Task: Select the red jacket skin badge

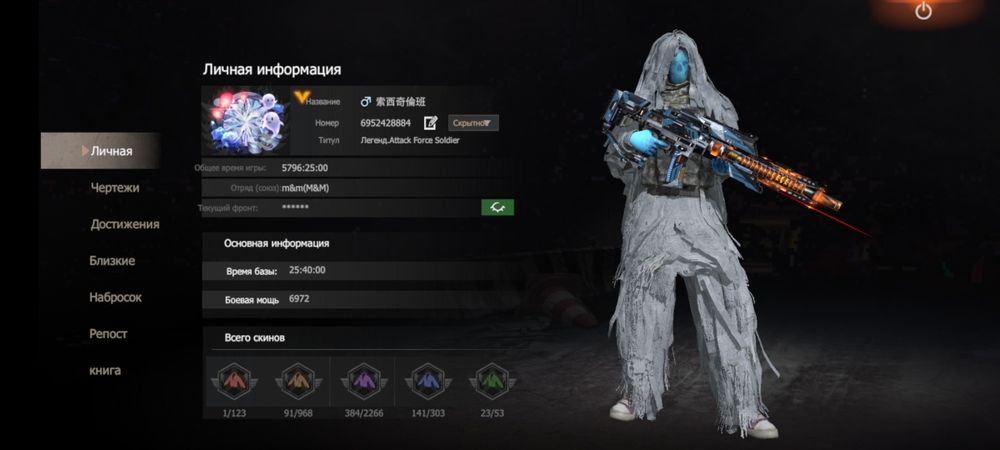Action: pyautogui.click(x=234, y=382)
